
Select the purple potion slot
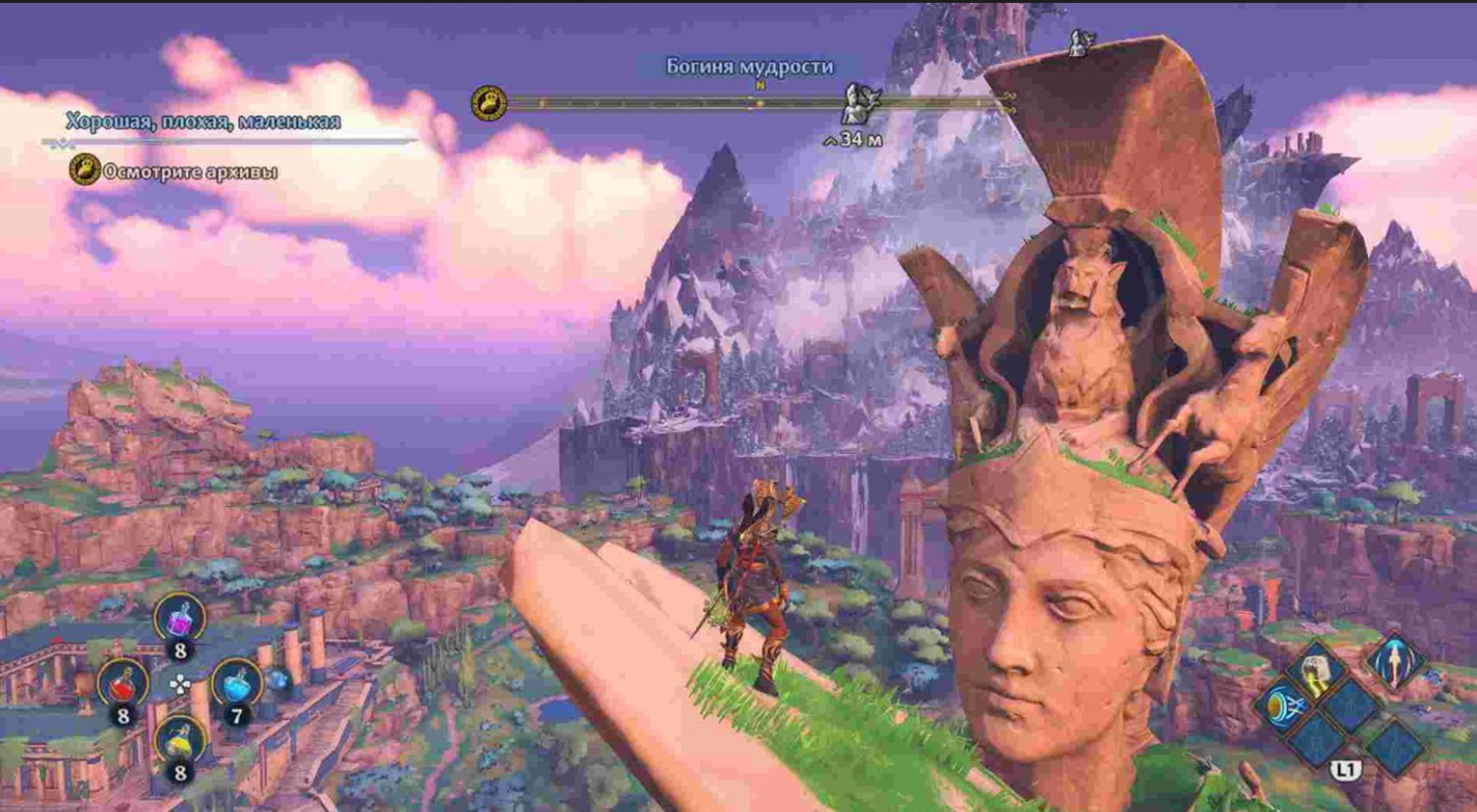(179, 620)
